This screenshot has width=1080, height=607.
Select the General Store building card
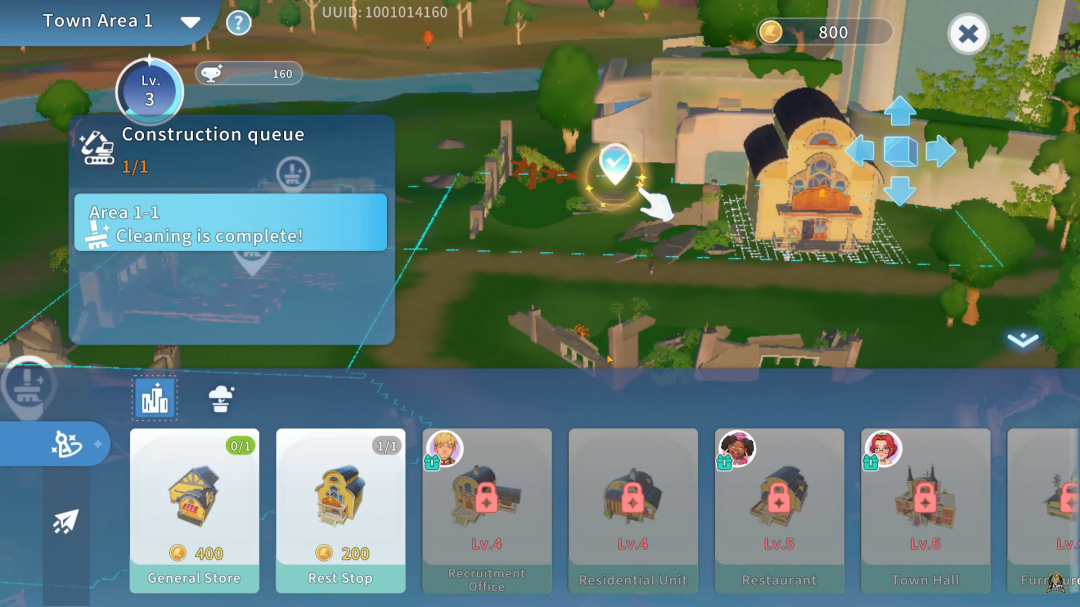(194, 510)
